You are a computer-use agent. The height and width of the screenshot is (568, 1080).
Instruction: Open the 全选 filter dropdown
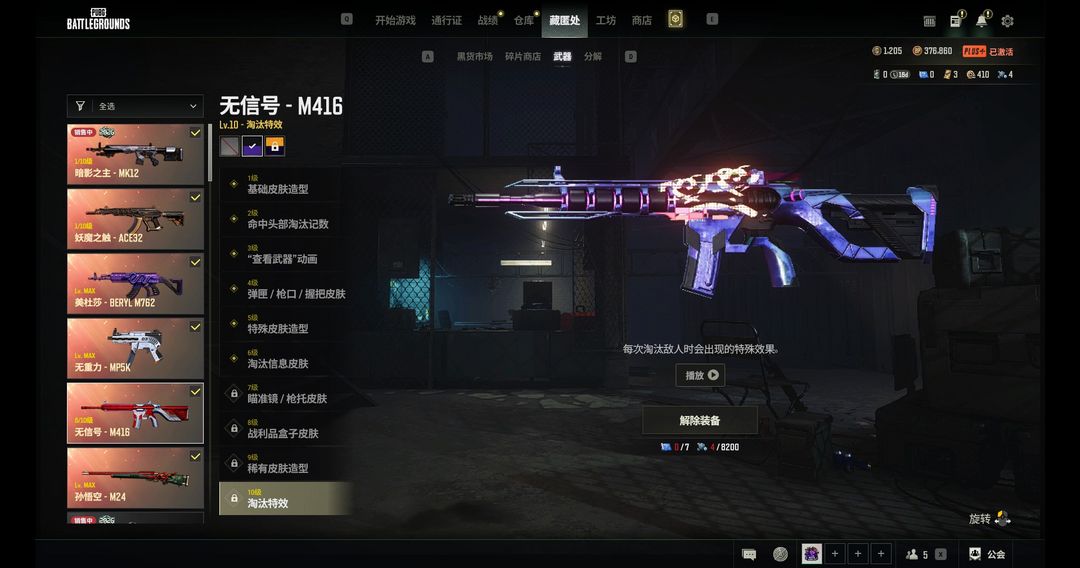(x=135, y=106)
